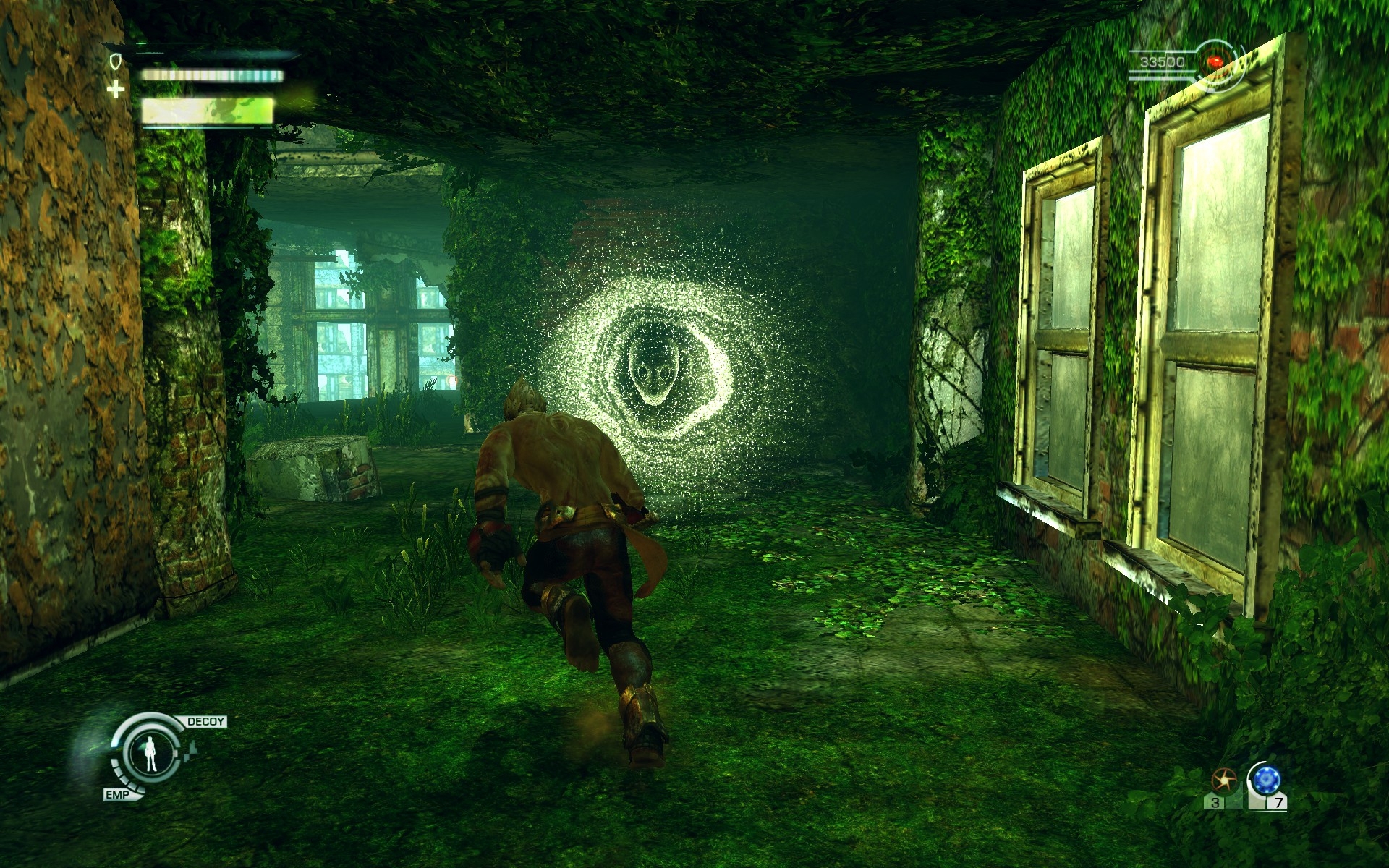Select the orange star stun ammo
Image resolution: width=1389 pixels, height=868 pixels.
(x=1223, y=780)
